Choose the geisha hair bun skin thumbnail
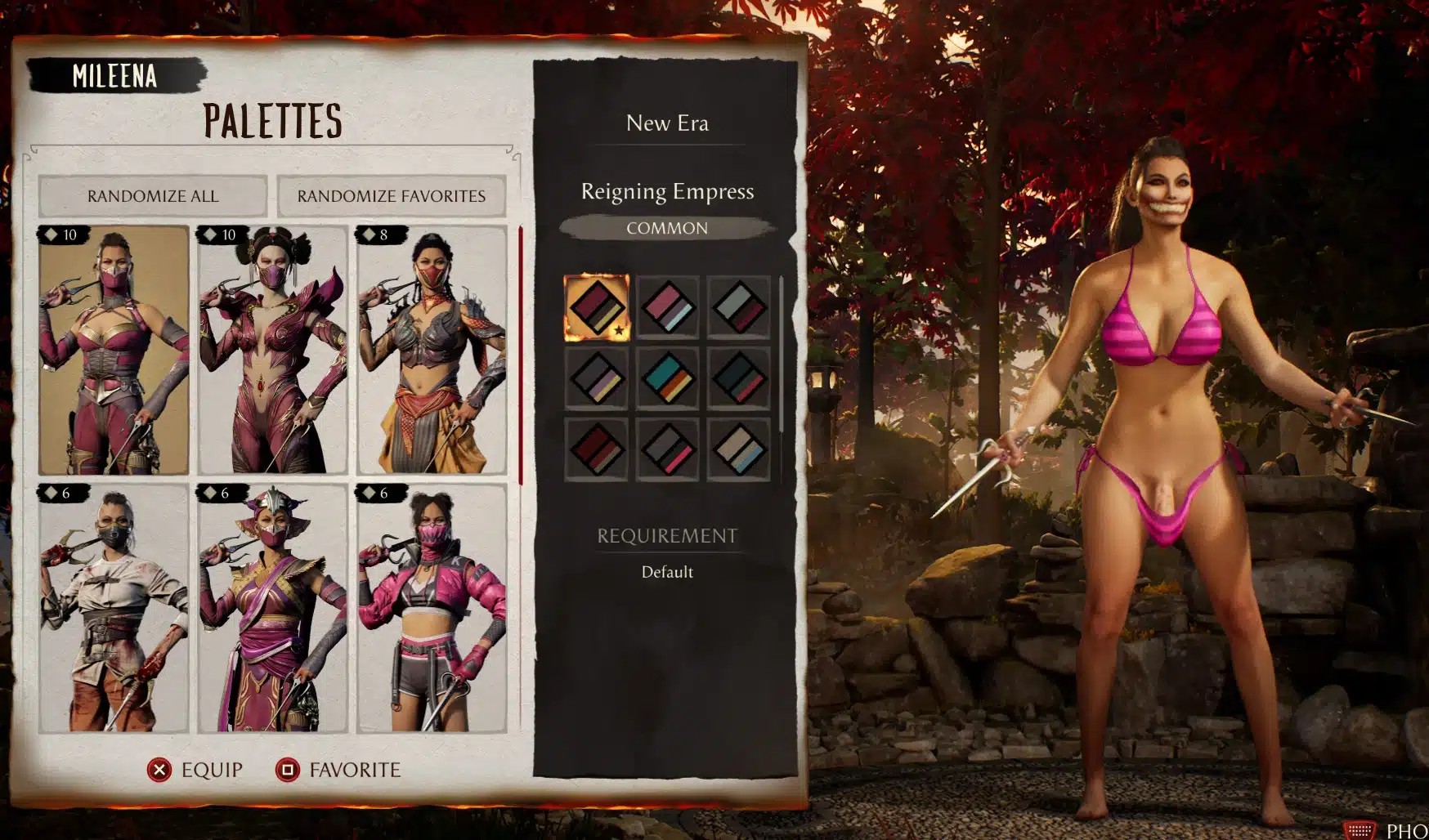Viewport: 1429px width, 840px height. click(x=272, y=351)
